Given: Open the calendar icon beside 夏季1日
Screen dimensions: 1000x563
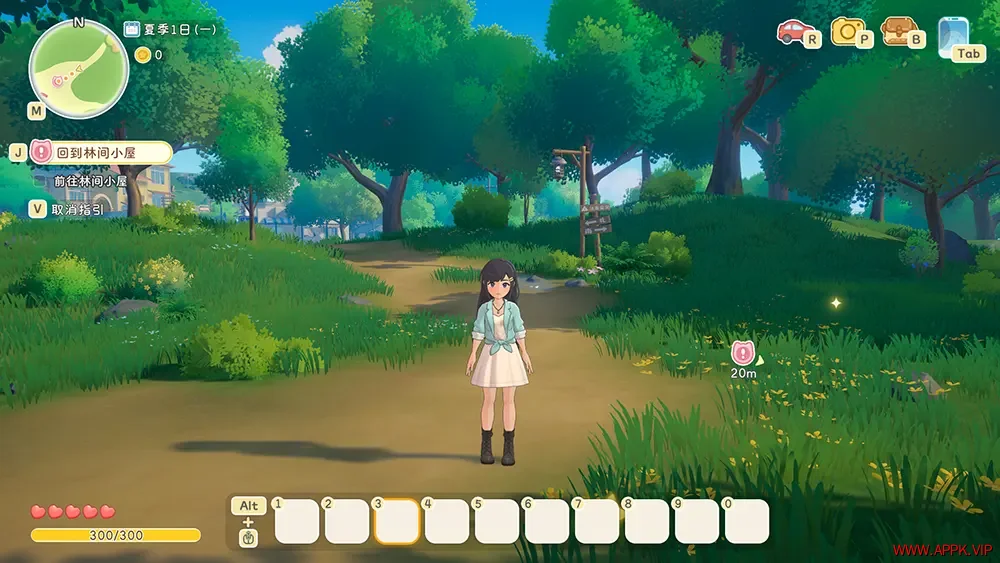Looking at the screenshot, I should 132,29.
